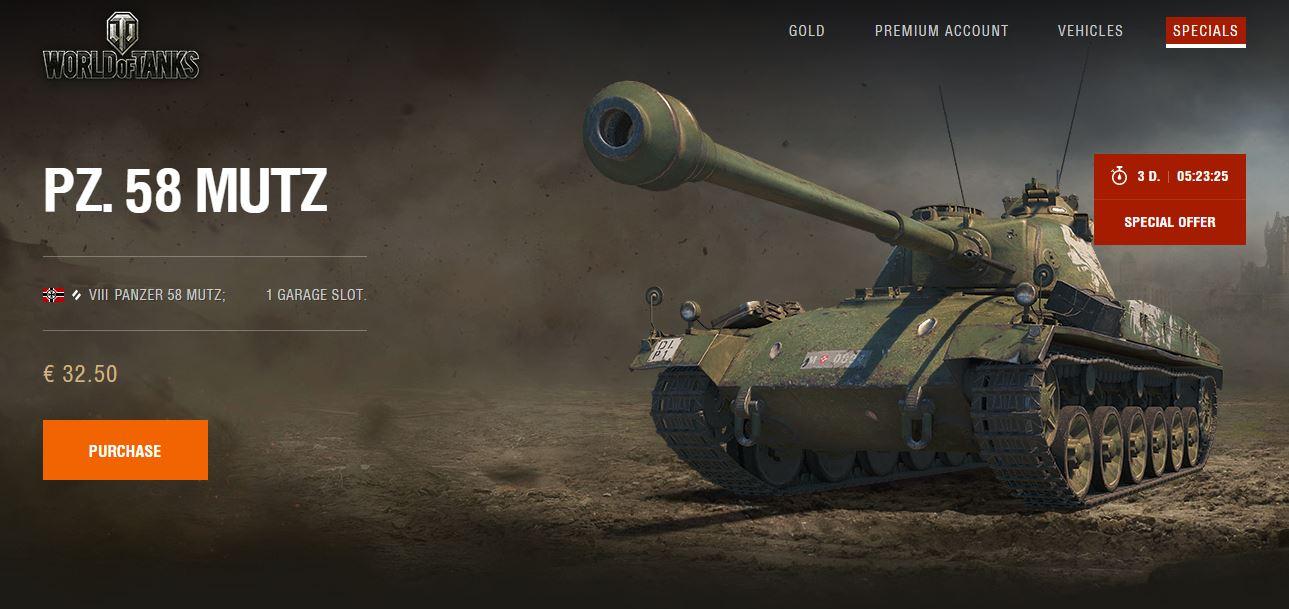Screen dimensions: 1289x609
Task: Open the red Special Offer badge
Action: (x=1169, y=221)
